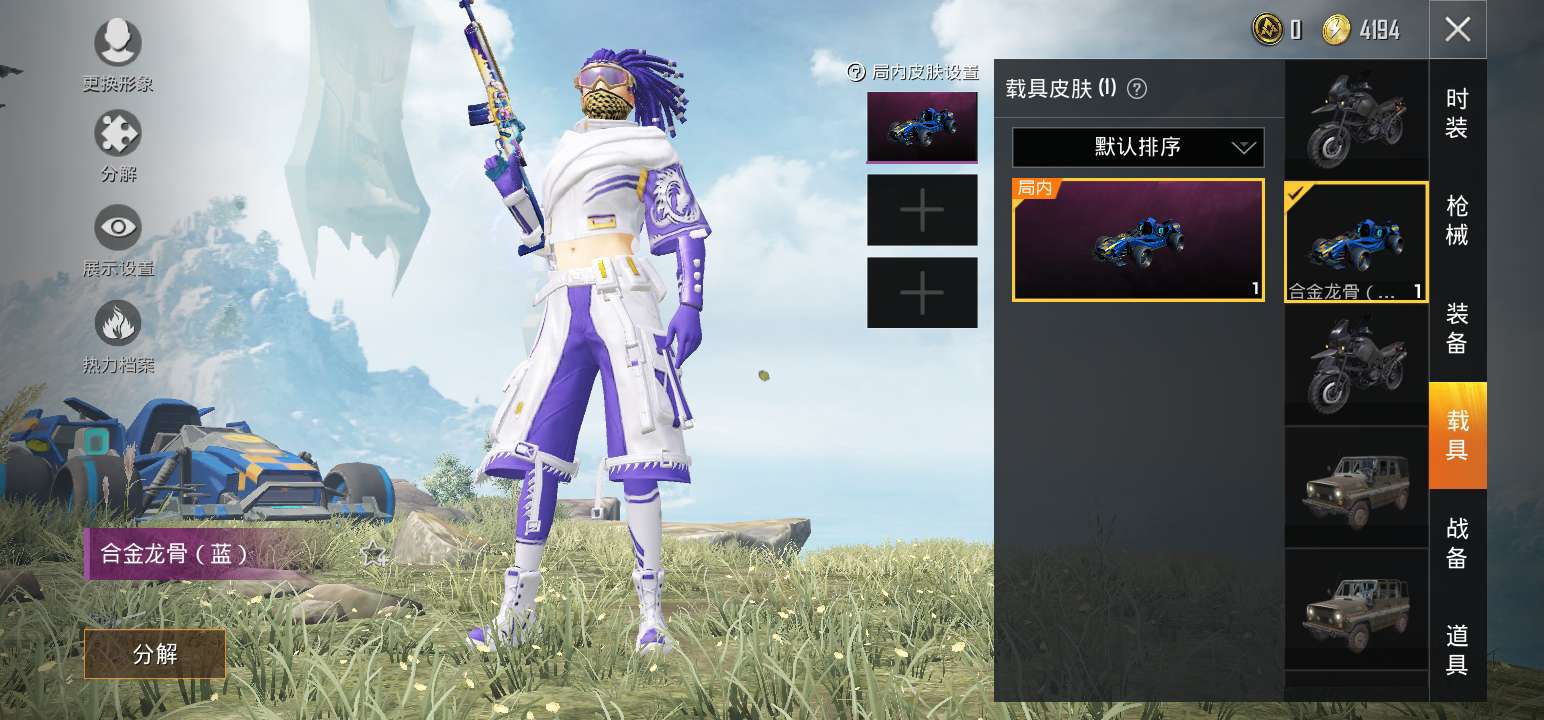The height and width of the screenshot is (720, 1544).
Task: Select the checked 合金龙骨 vehicle thumbnail
Action: 1356,241
